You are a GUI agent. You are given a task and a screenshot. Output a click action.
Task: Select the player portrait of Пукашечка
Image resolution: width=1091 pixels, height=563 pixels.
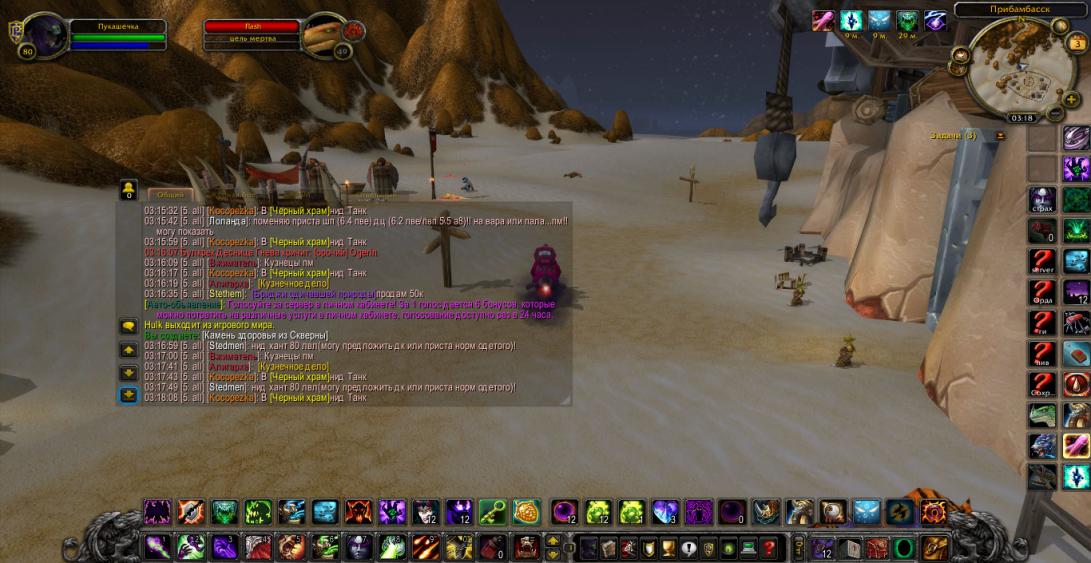pos(44,35)
